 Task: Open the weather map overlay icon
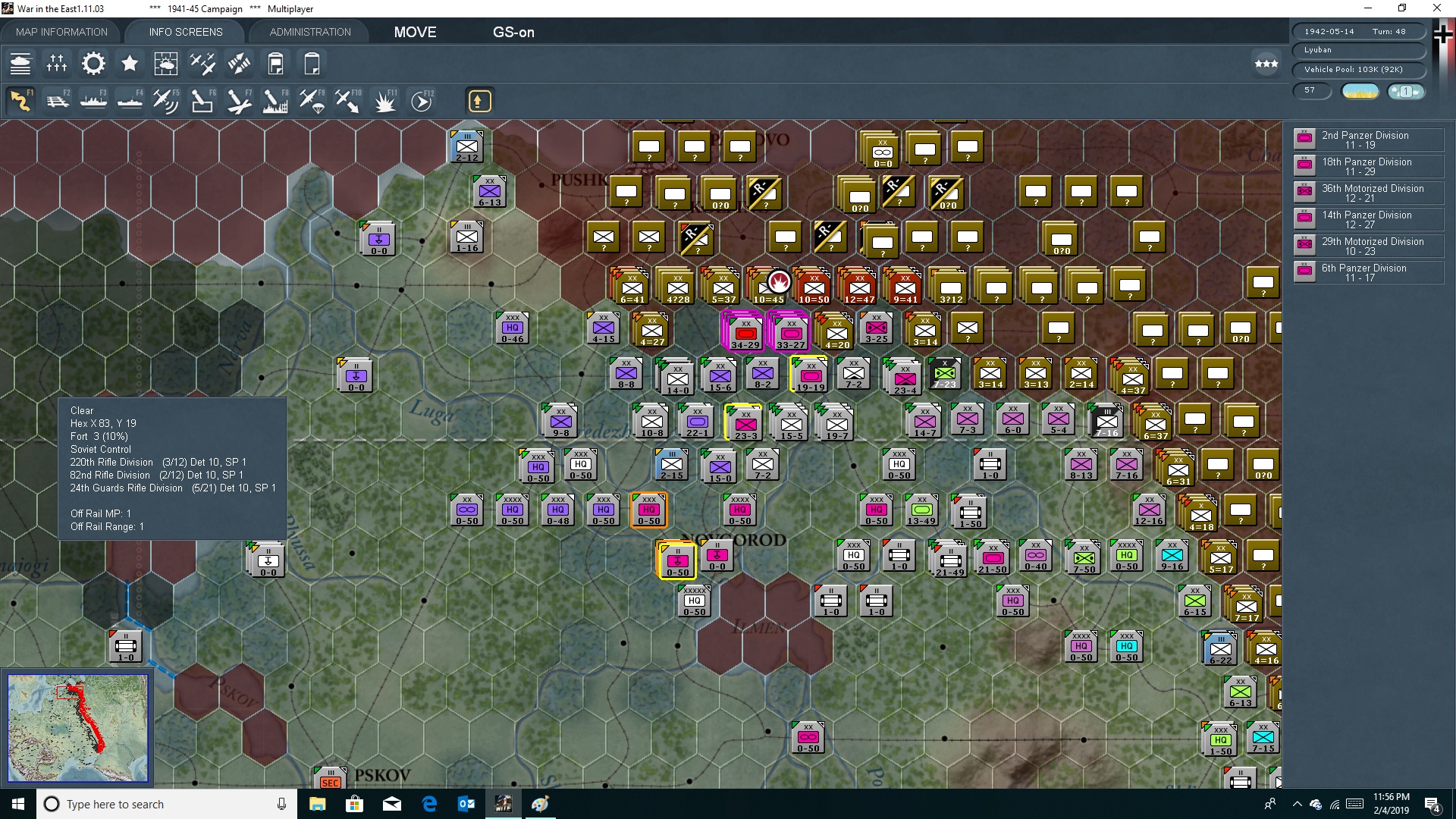166,64
